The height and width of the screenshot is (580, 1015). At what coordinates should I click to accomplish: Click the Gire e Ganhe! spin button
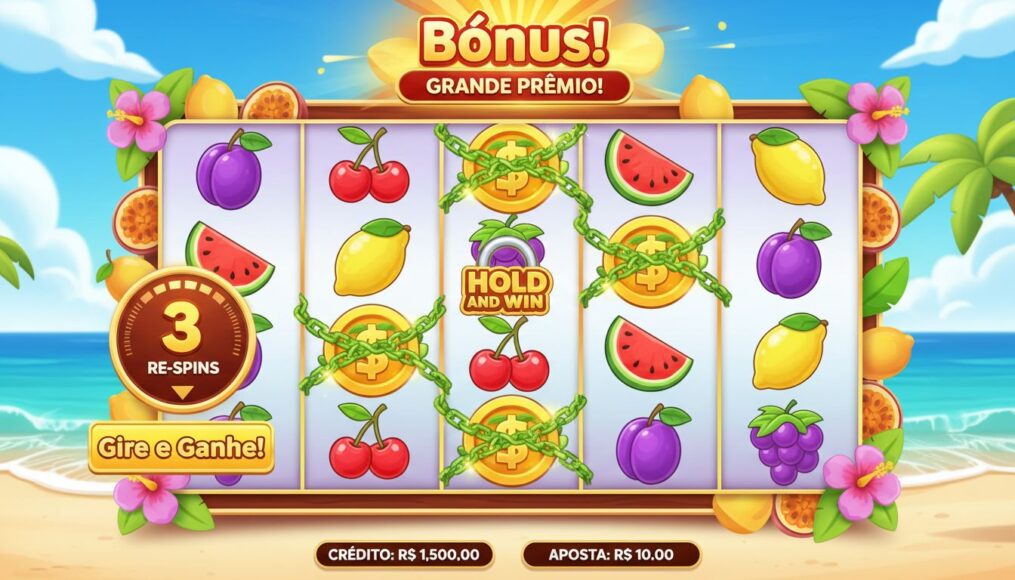tap(181, 448)
